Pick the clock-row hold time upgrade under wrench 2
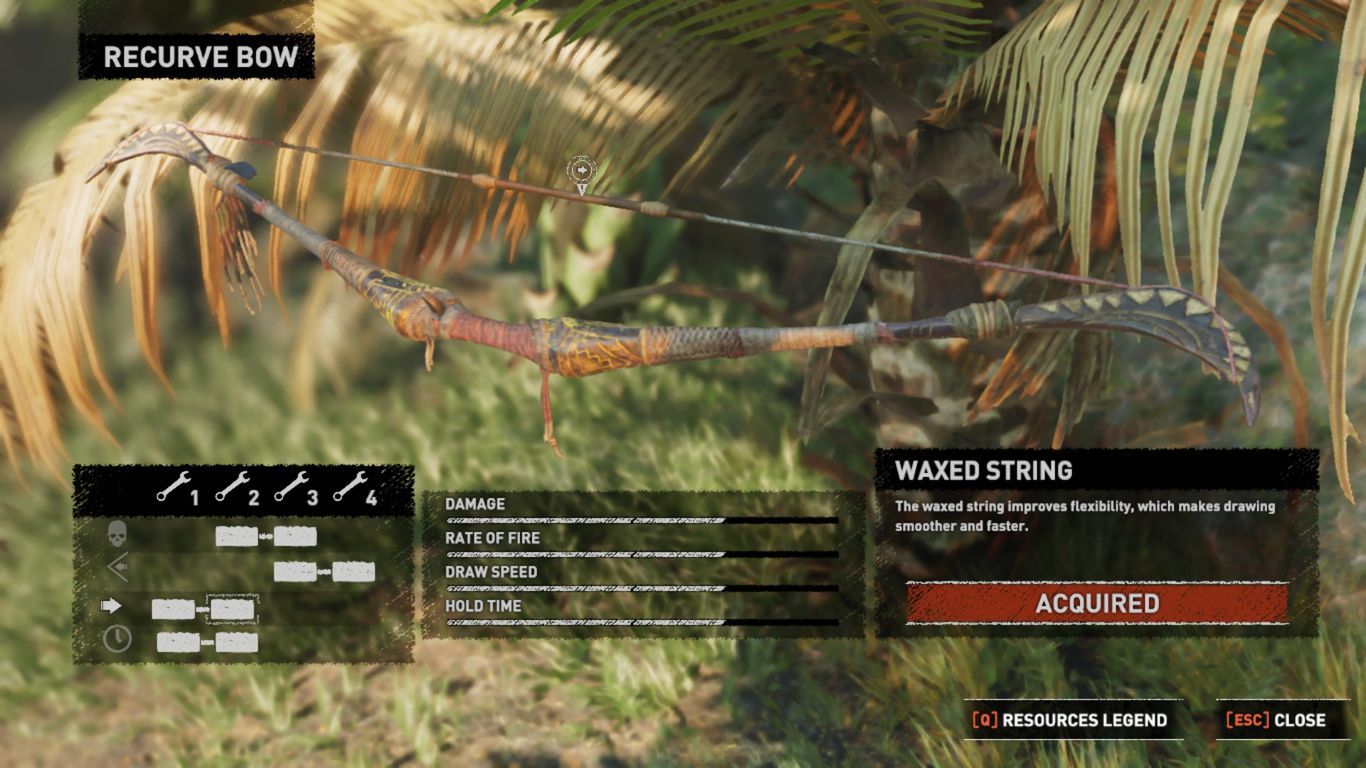1366x768 pixels. coord(237,642)
